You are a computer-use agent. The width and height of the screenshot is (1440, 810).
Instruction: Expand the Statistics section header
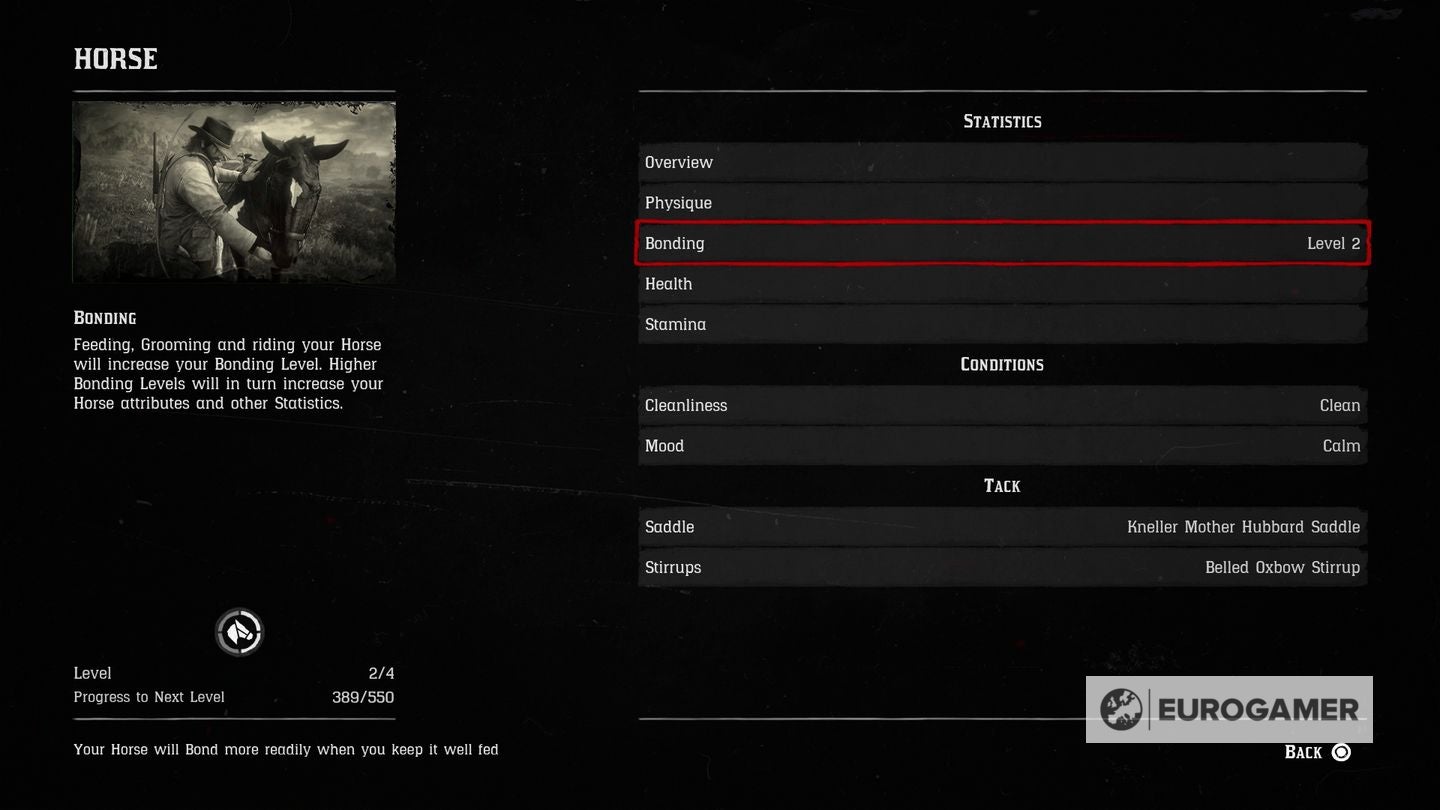[x=1001, y=121]
